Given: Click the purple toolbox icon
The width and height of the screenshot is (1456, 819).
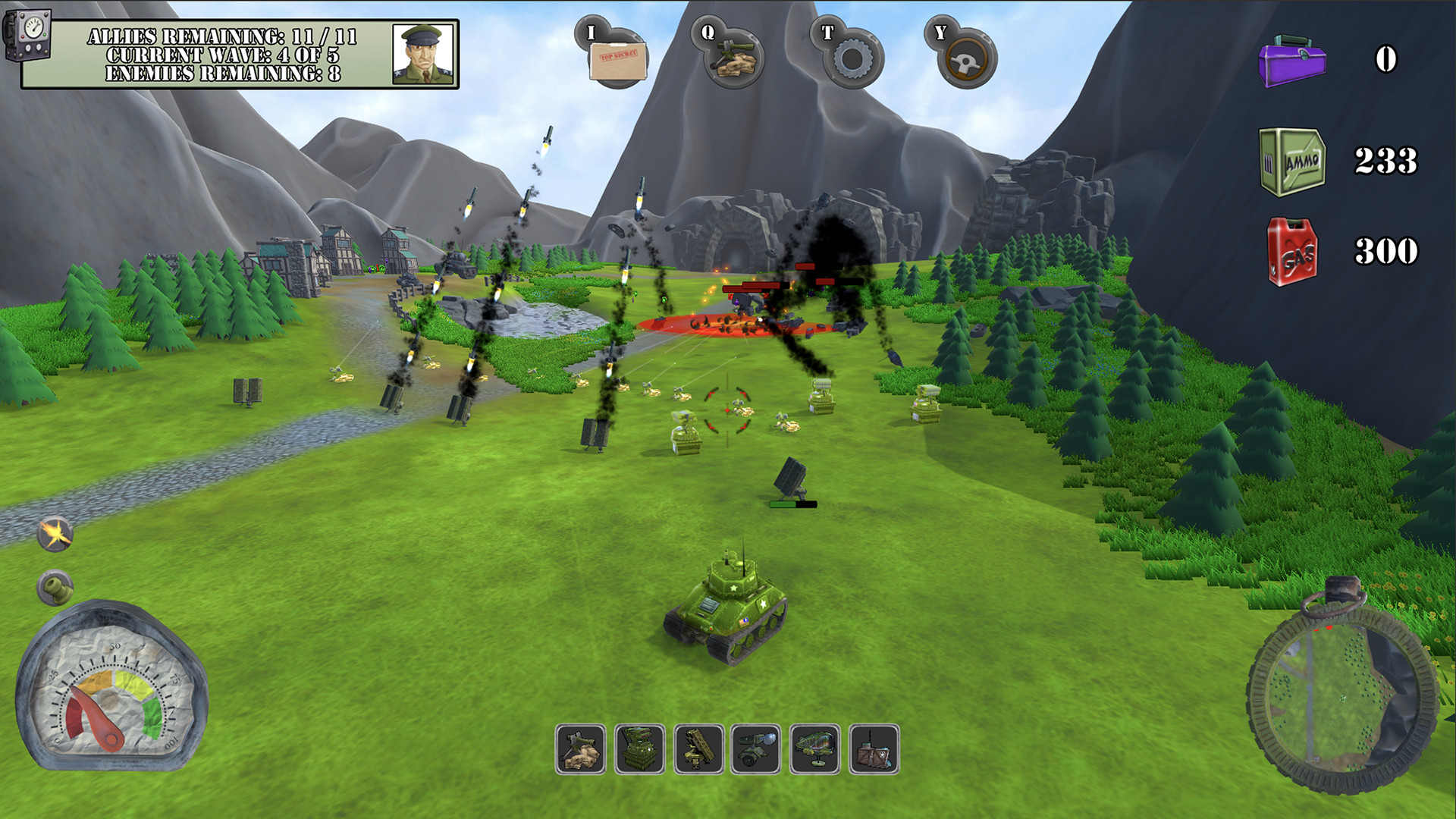Looking at the screenshot, I should point(1292,61).
